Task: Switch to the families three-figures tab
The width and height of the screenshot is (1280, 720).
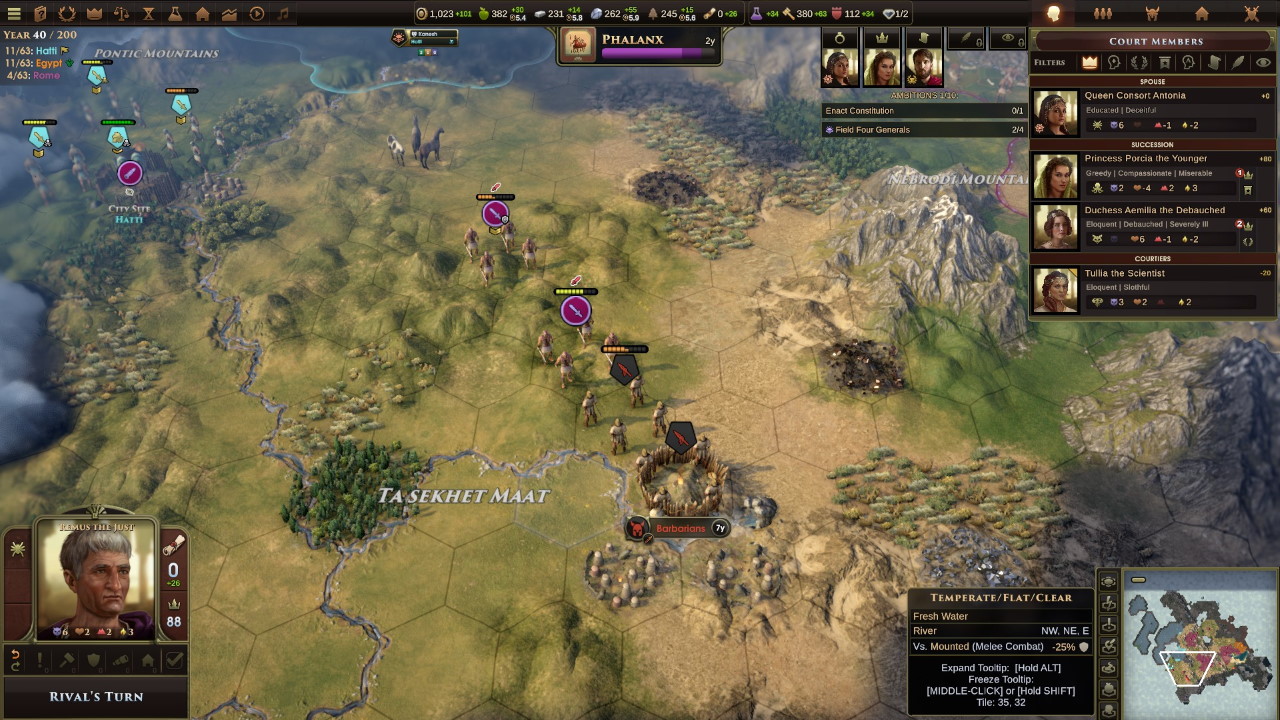Action: [x=1103, y=14]
